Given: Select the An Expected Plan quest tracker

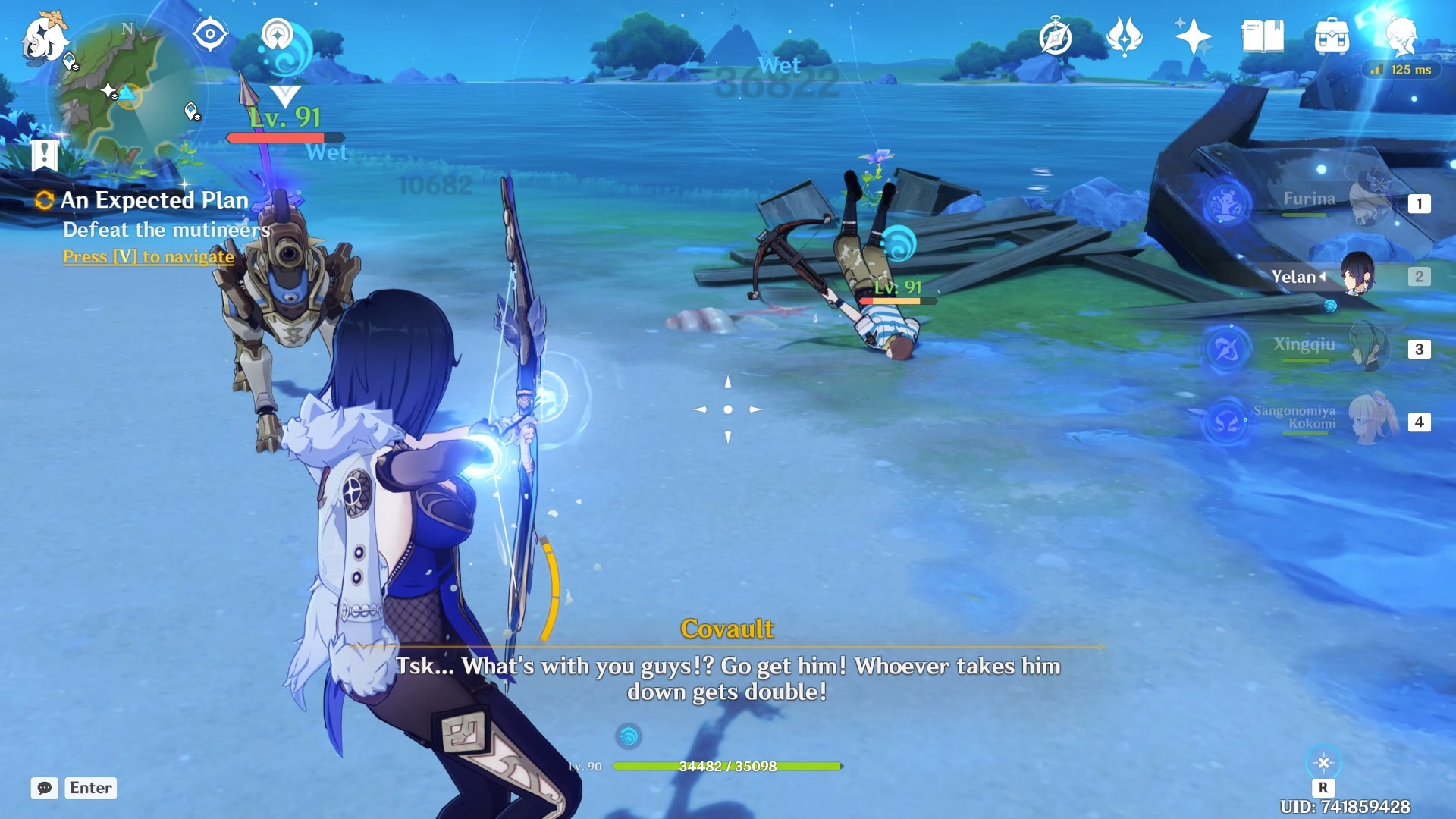Looking at the screenshot, I should click(154, 200).
